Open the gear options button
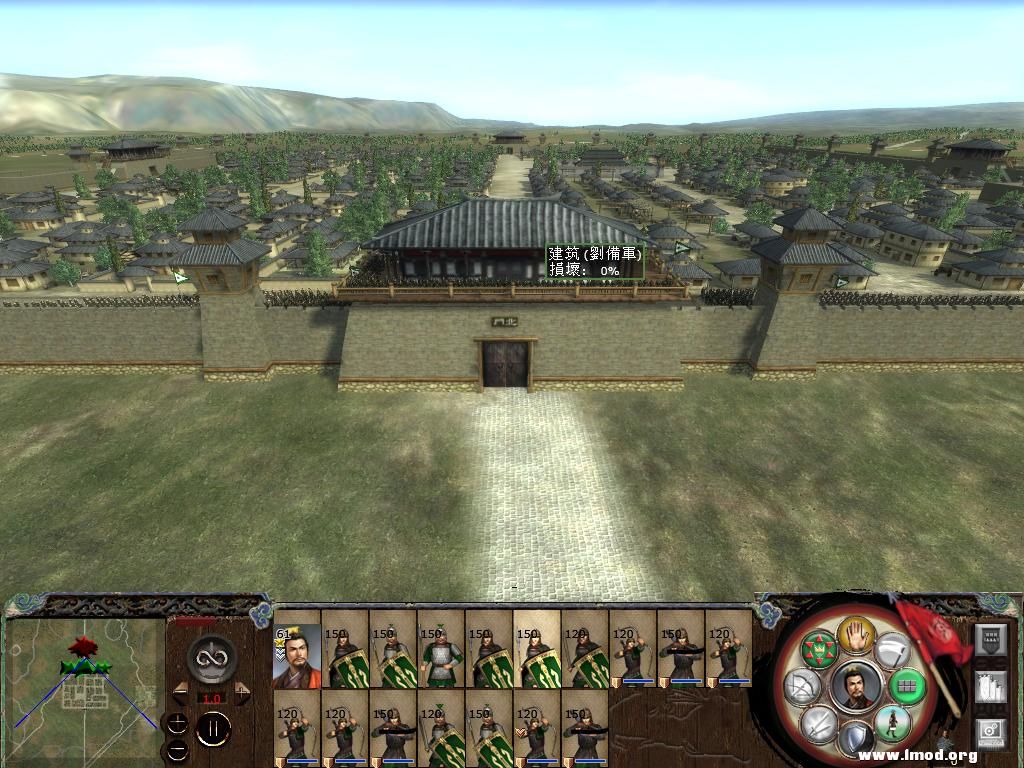 click(x=990, y=732)
